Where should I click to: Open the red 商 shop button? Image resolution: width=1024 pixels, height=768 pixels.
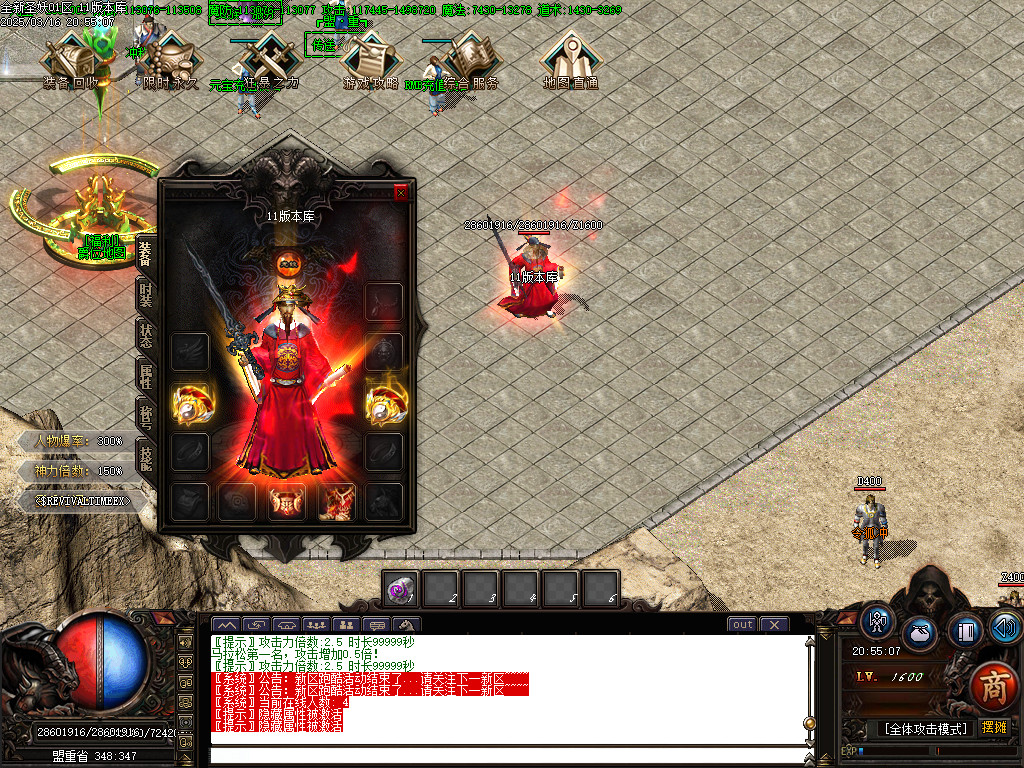click(992, 686)
